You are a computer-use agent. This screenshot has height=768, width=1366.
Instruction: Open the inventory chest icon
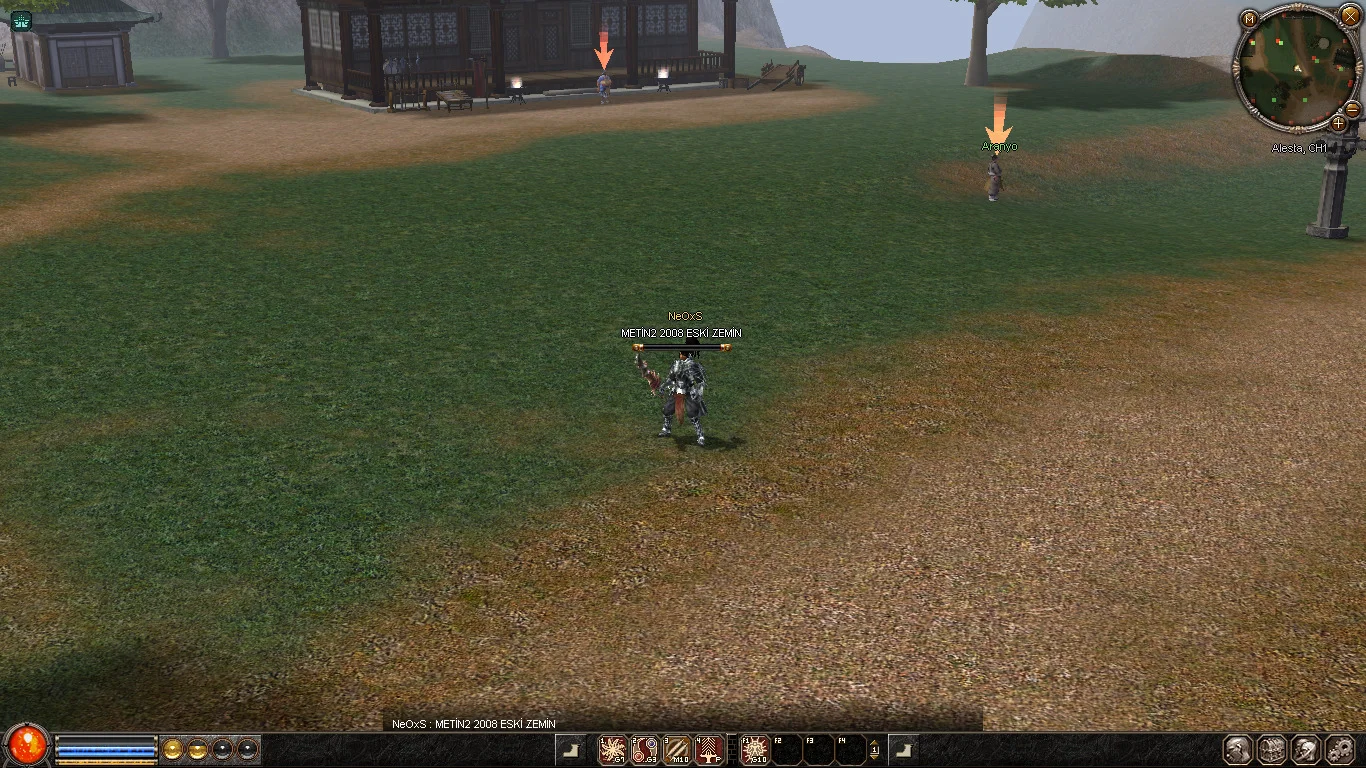1272,749
